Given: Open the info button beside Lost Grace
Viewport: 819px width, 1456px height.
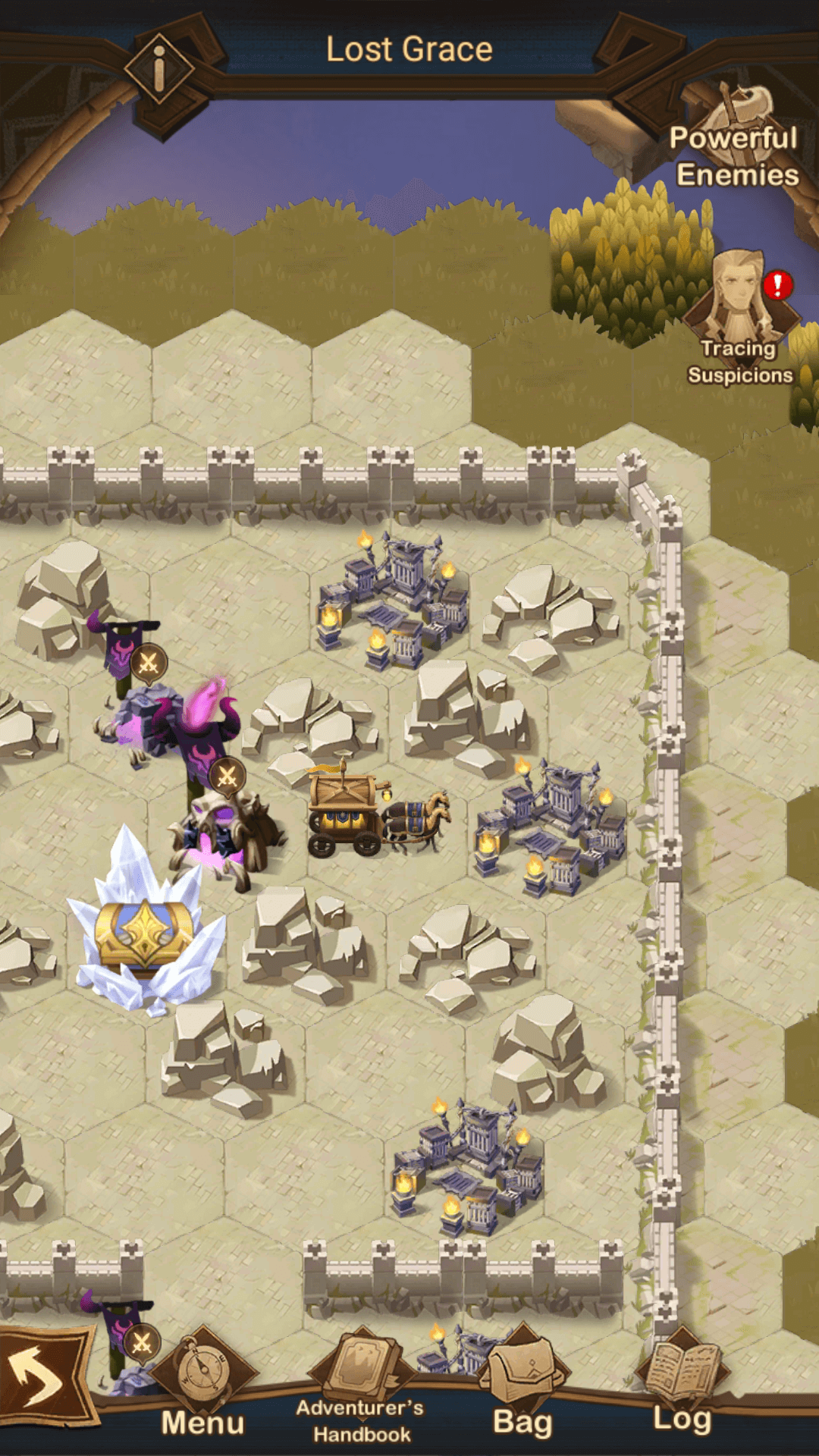Looking at the screenshot, I should [x=159, y=69].
